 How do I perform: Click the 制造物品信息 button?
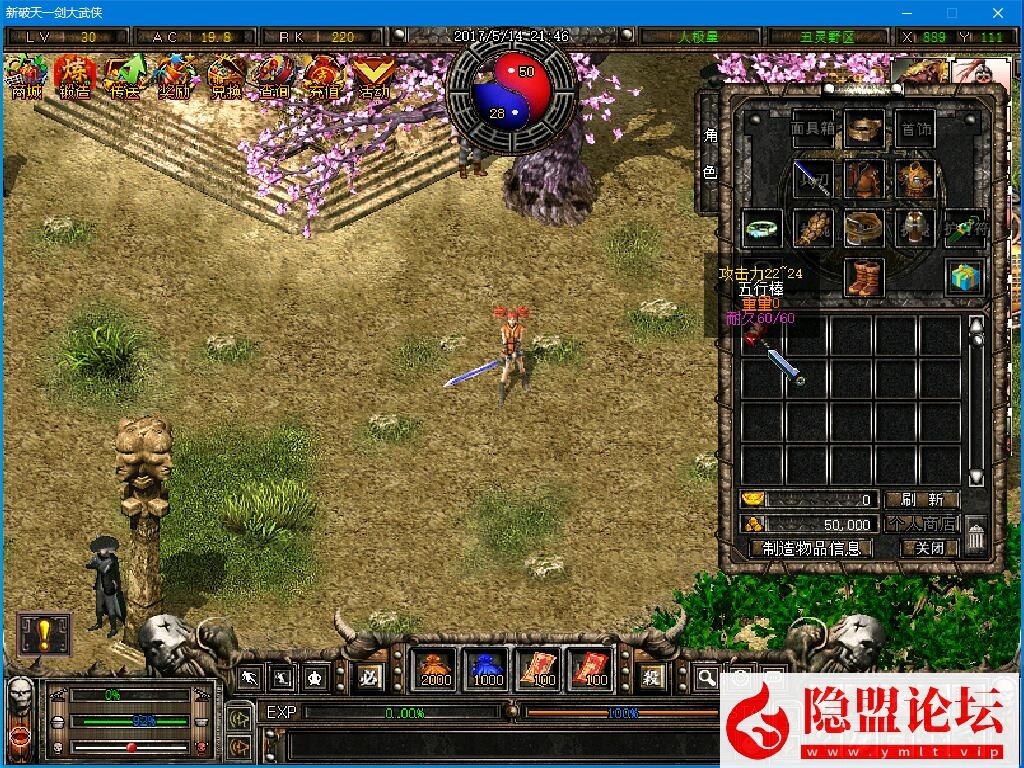811,548
